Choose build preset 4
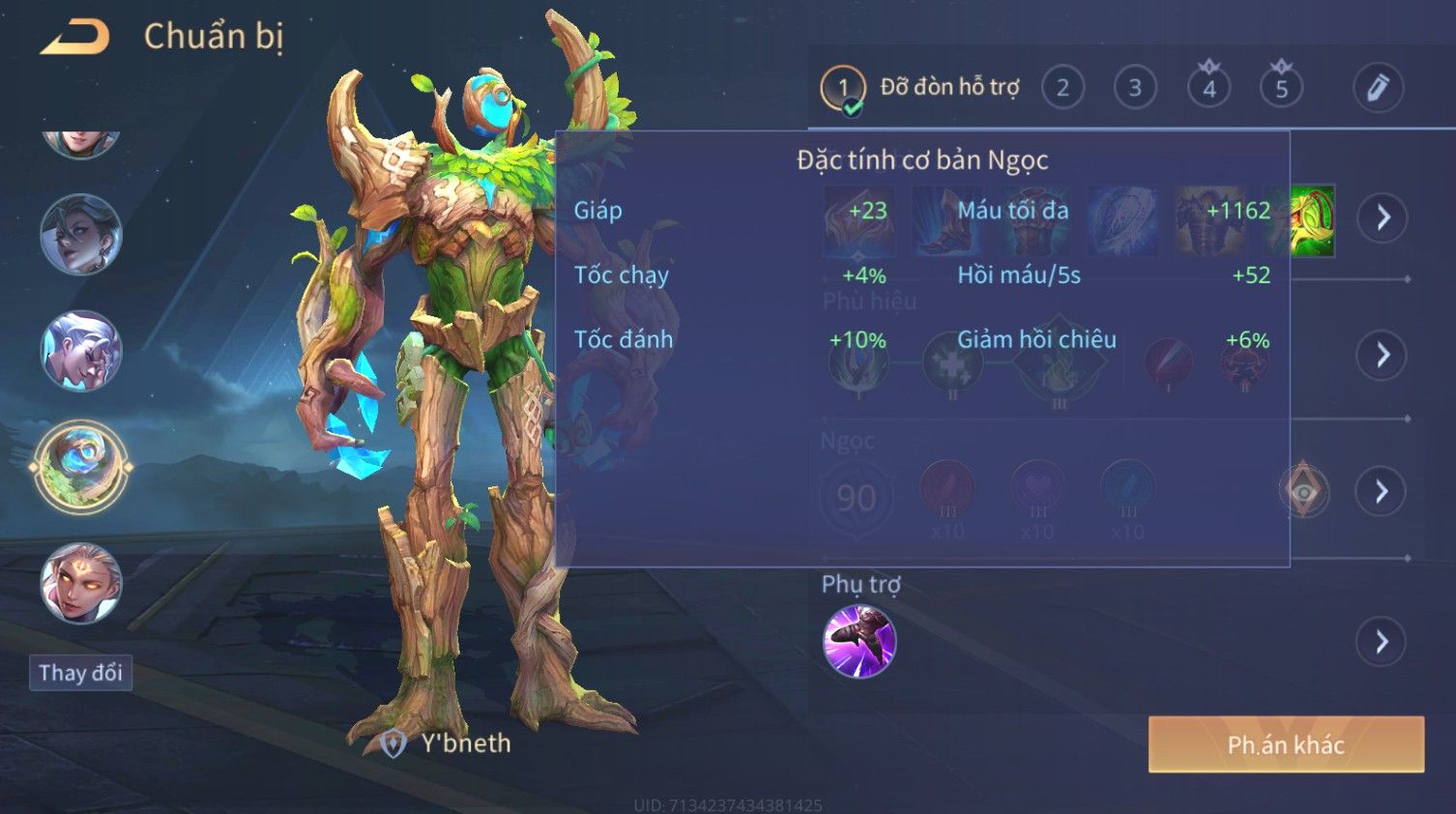 pyautogui.click(x=1208, y=88)
